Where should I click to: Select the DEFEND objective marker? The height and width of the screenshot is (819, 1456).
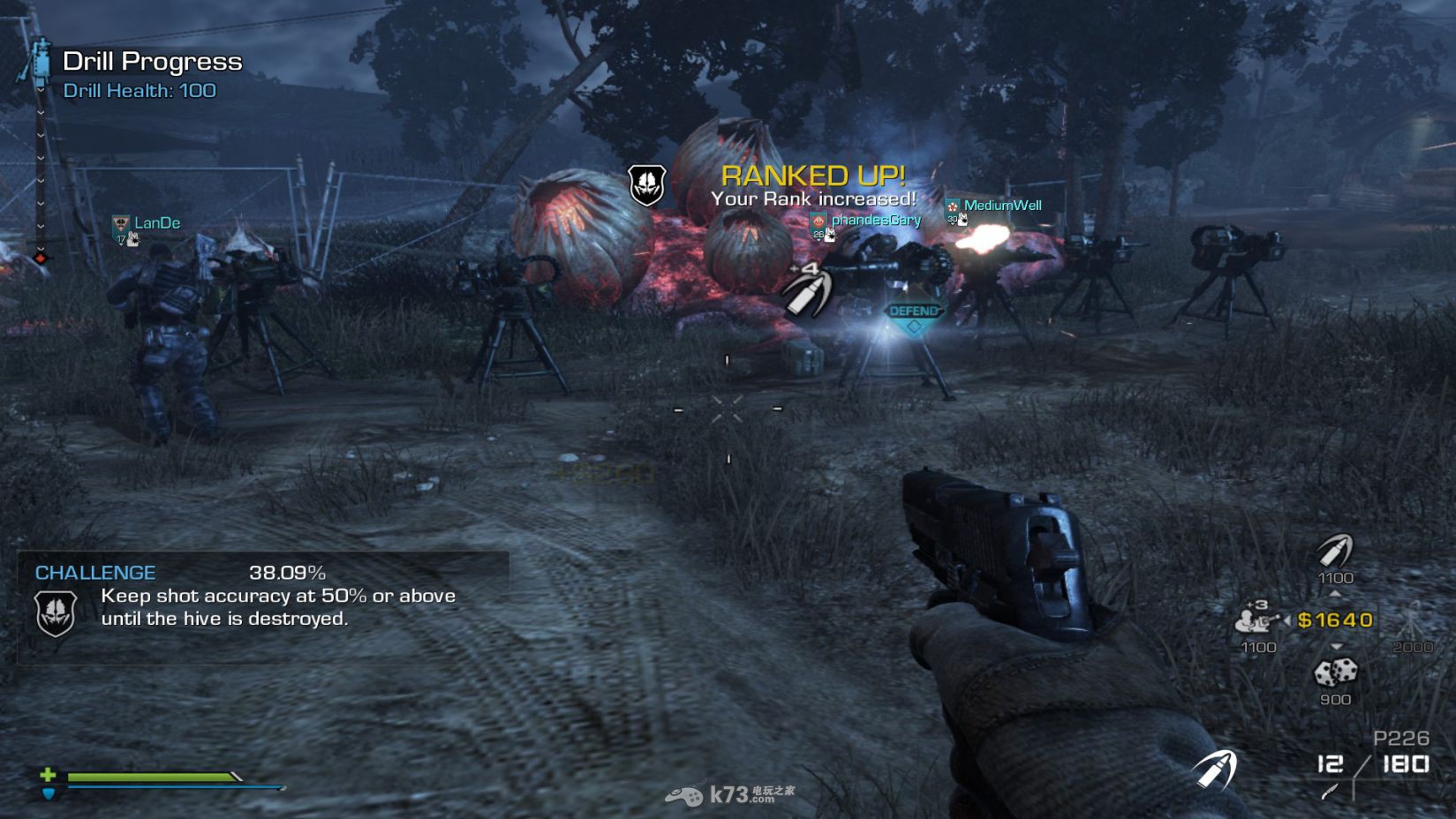tap(914, 316)
